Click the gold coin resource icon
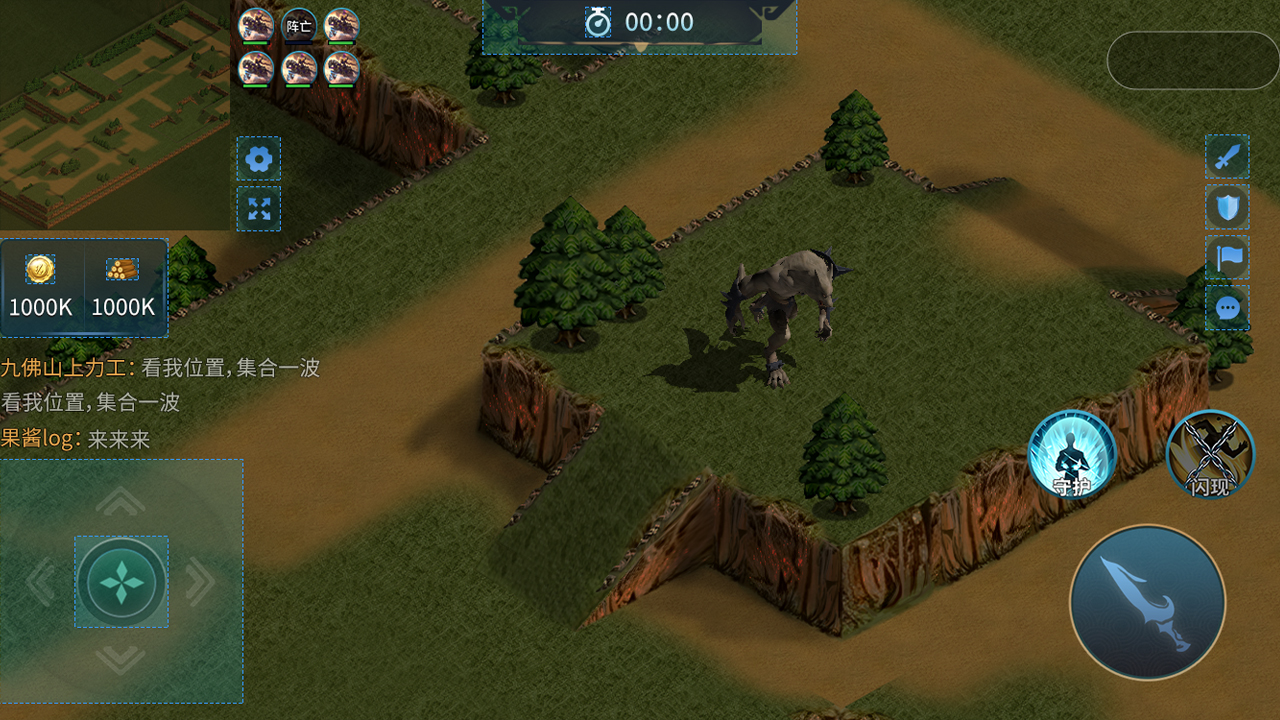1280x720 pixels. (40, 269)
